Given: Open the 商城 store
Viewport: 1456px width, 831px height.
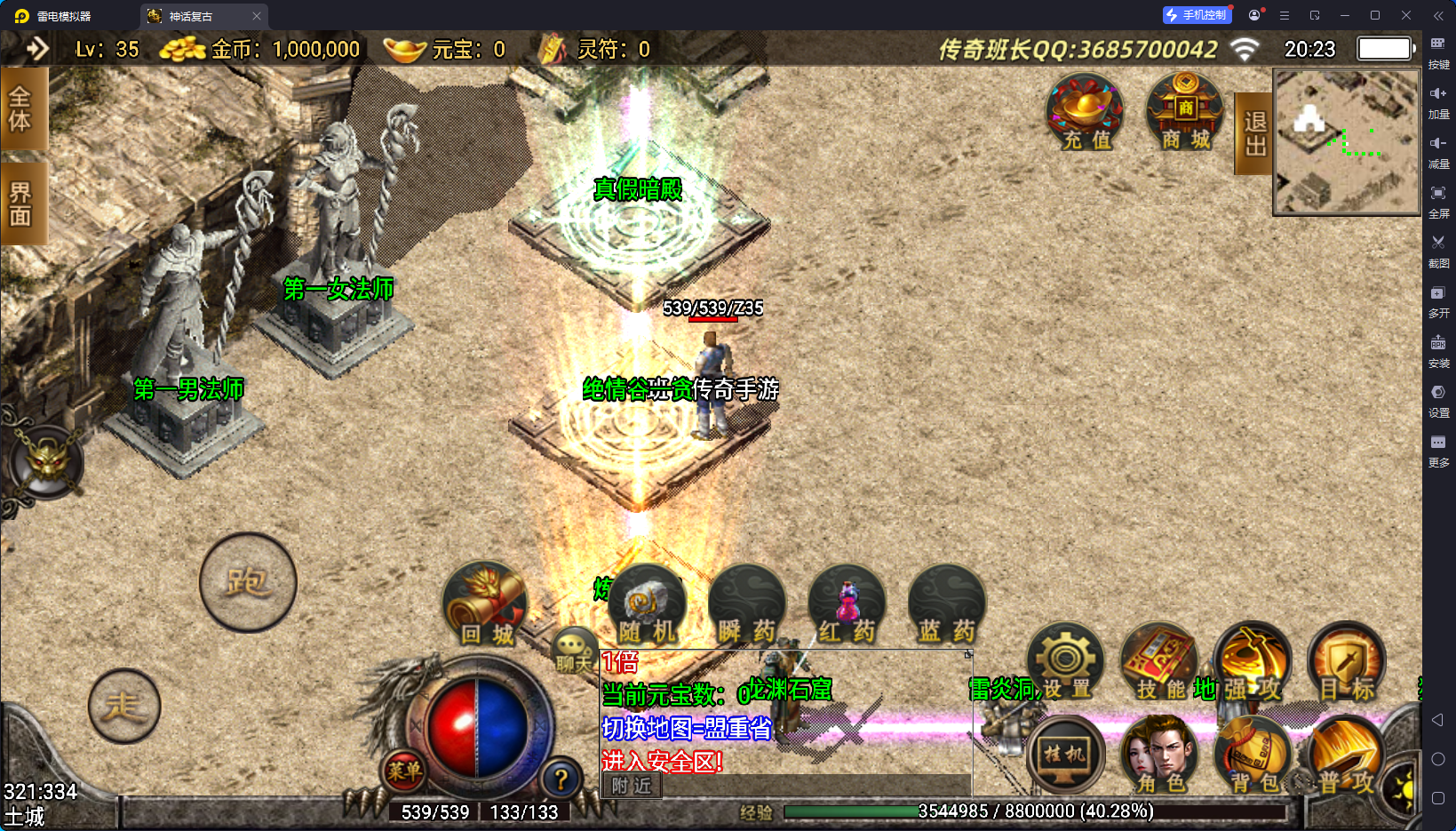Looking at the screenshot, I should pos(1185,113).
